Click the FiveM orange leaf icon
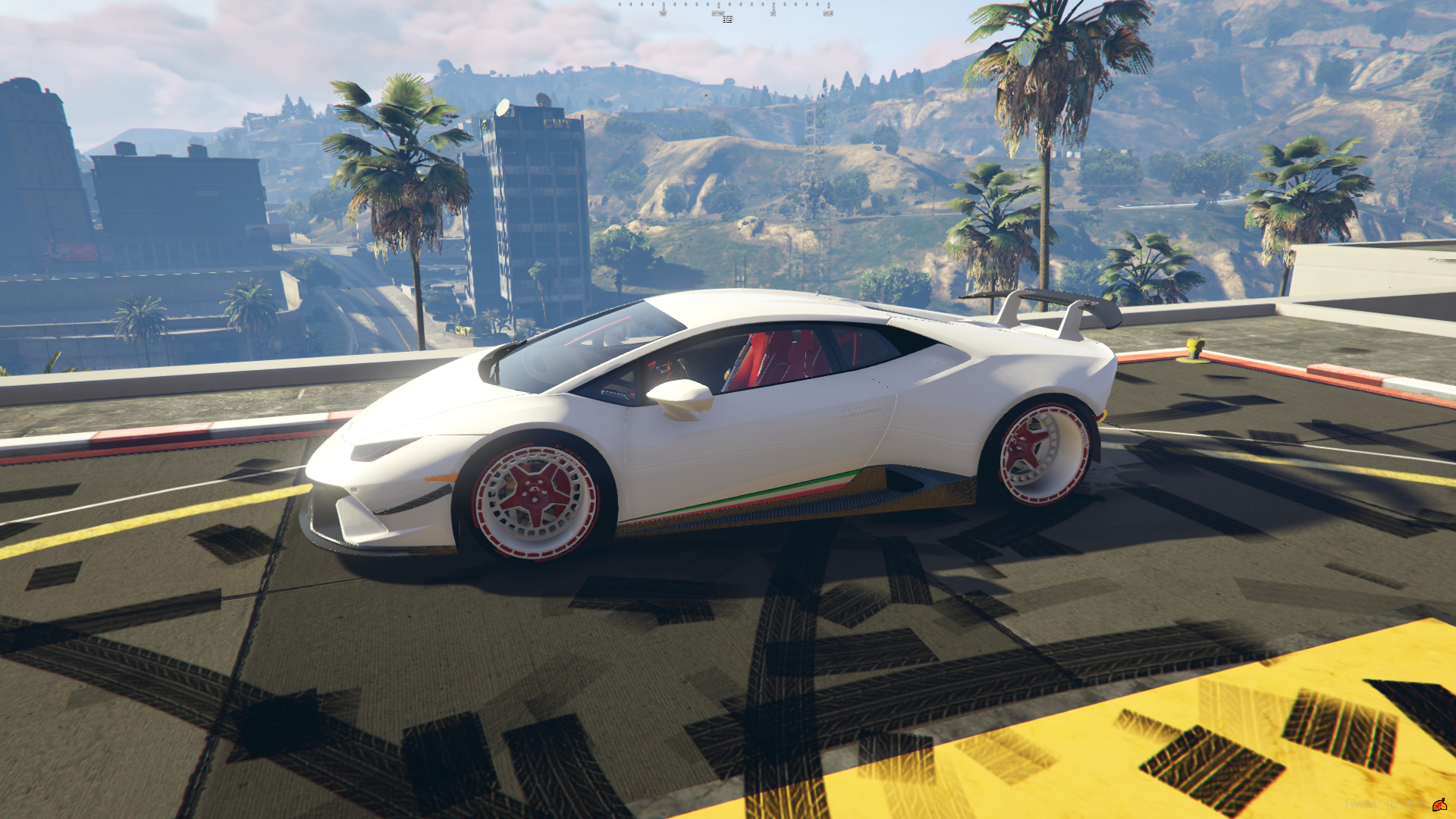1456x819 pixels. 1439,804
